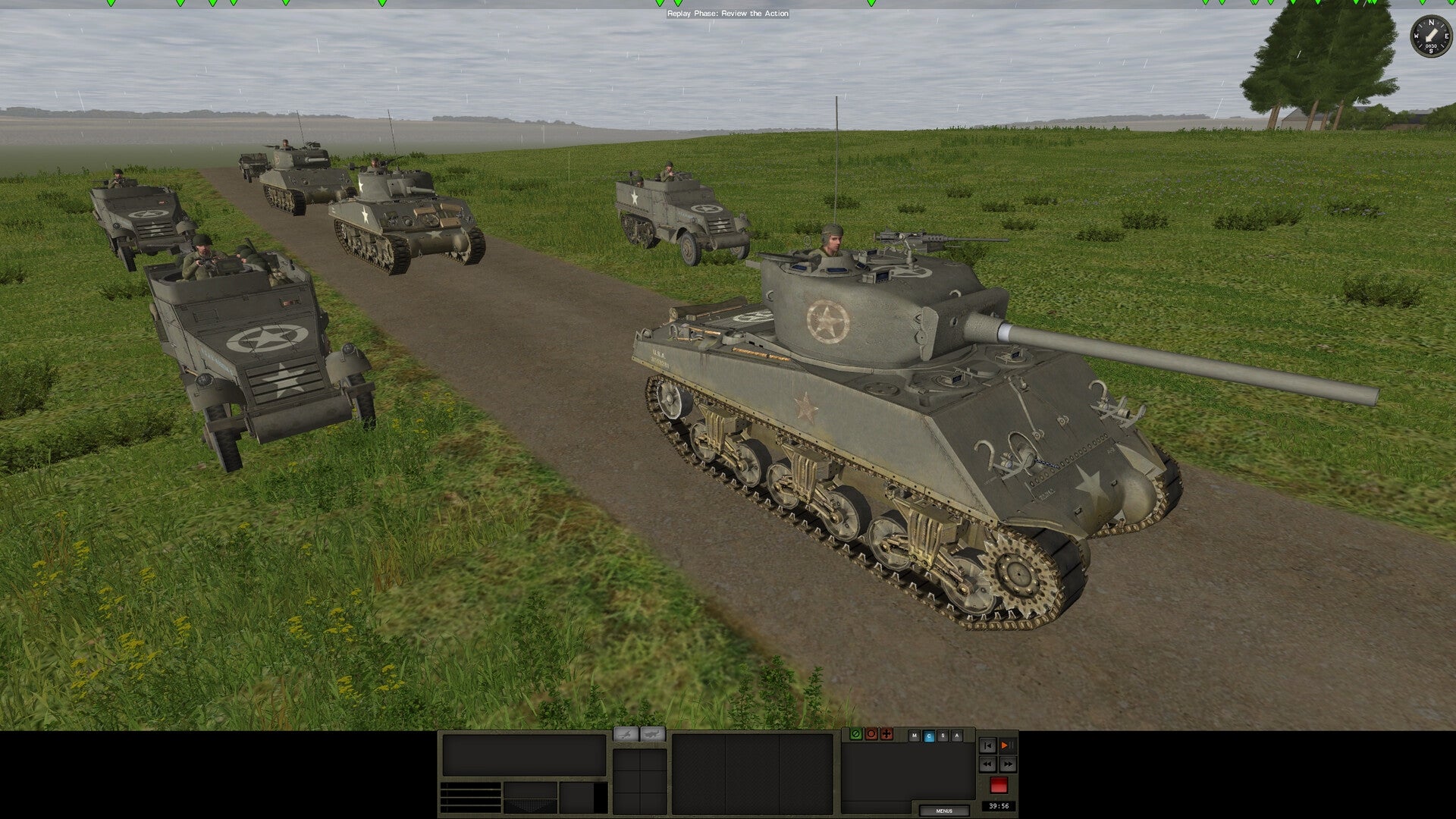Screen dimensions: 1456x819
Task: Click the skip-to-beginning replay icon
Action: [988, 745]
